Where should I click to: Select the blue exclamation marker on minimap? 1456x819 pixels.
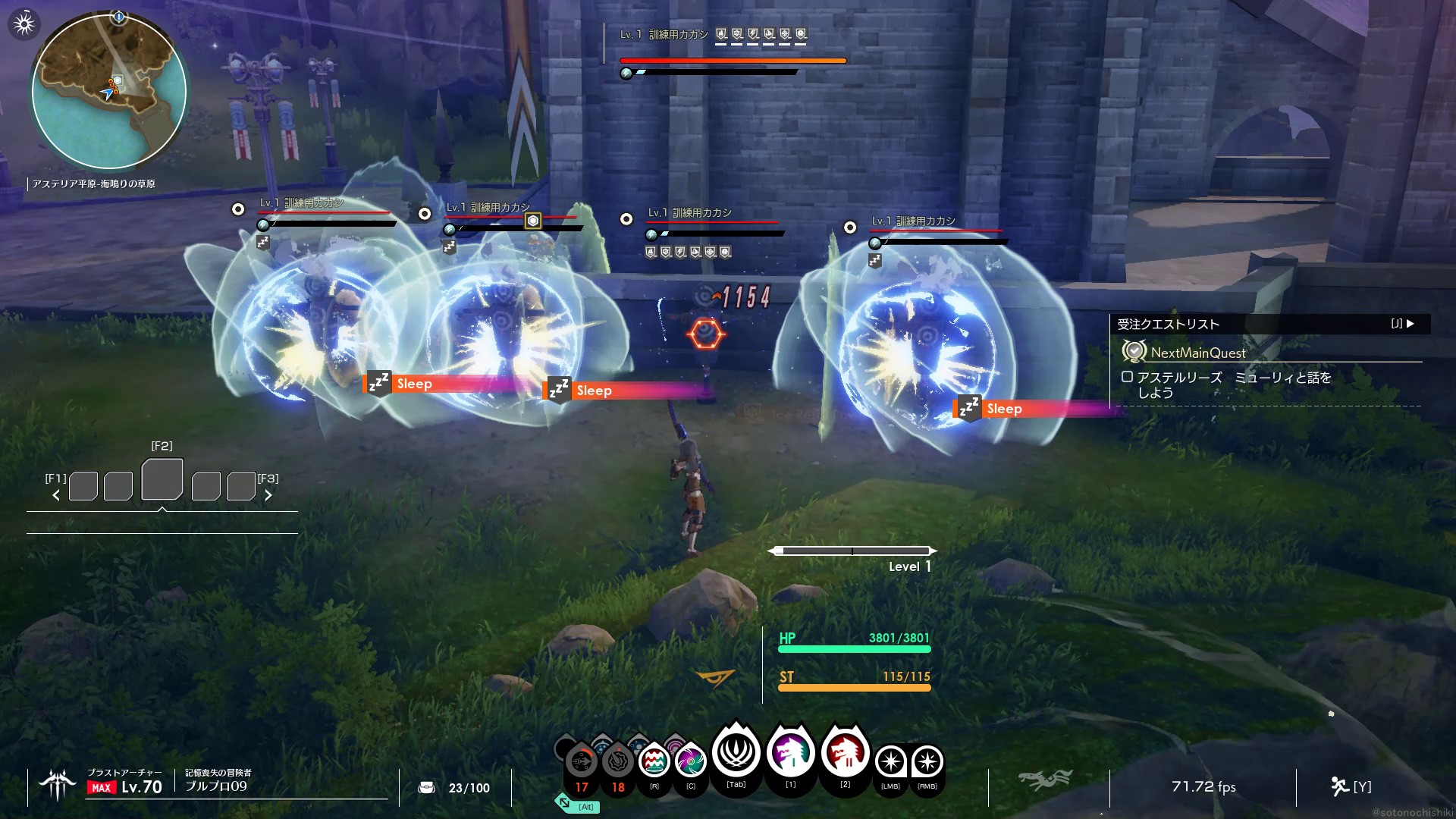pos(118,16)
